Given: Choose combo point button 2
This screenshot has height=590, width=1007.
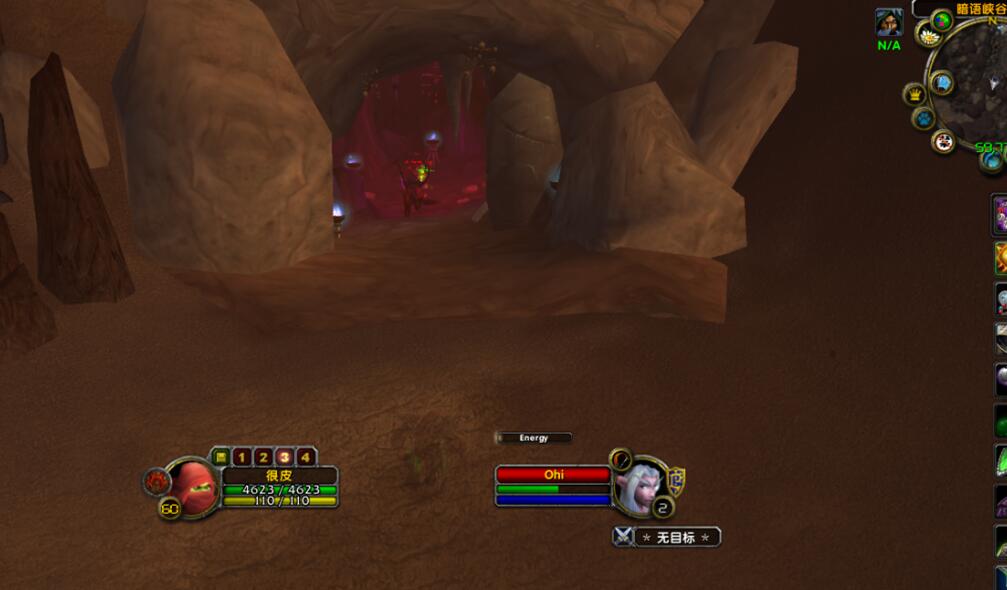Looking at the screenshot, I should click(x=263, y=457).
